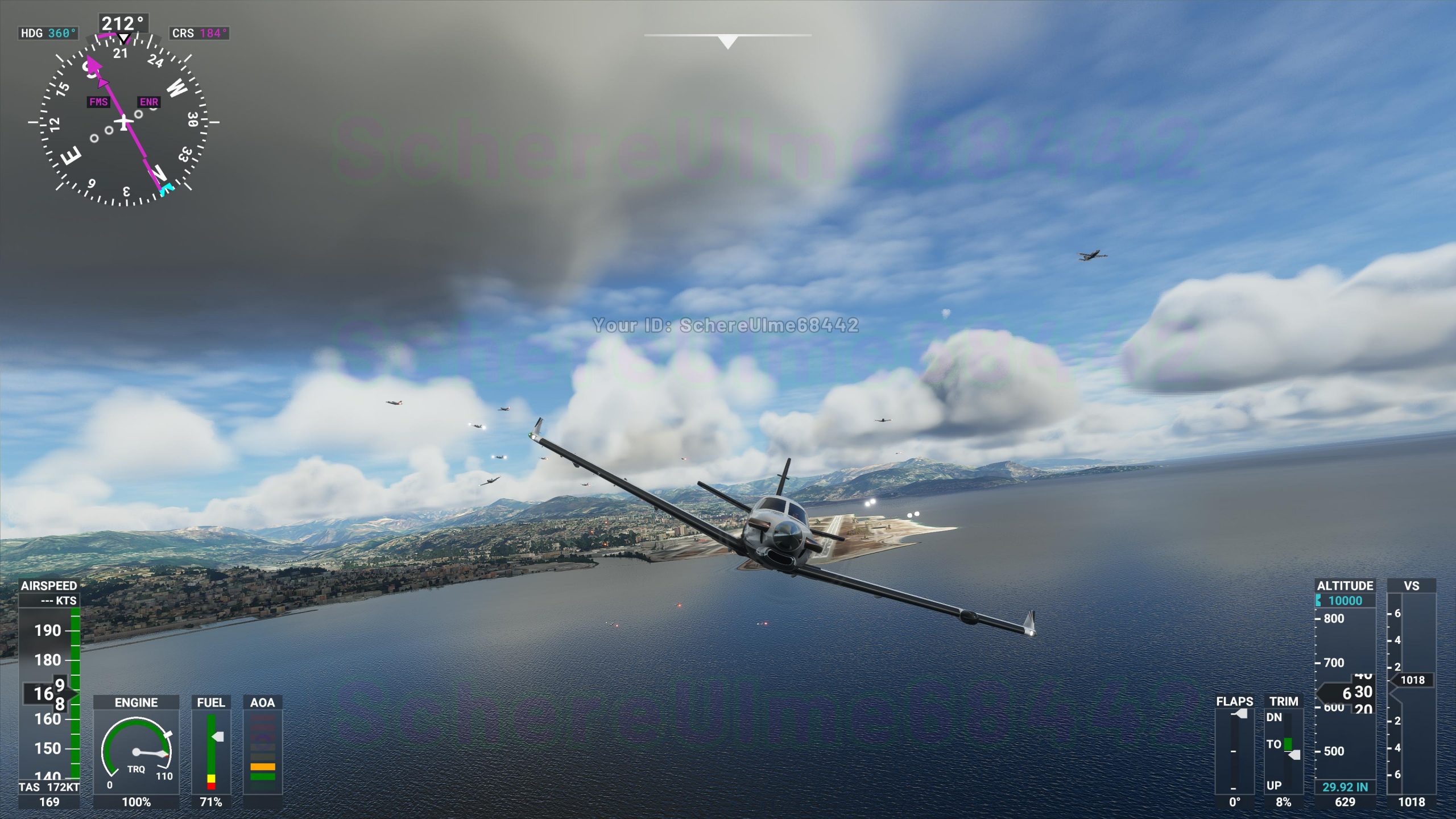Click the heading compass rose instrument

[123, 122]
